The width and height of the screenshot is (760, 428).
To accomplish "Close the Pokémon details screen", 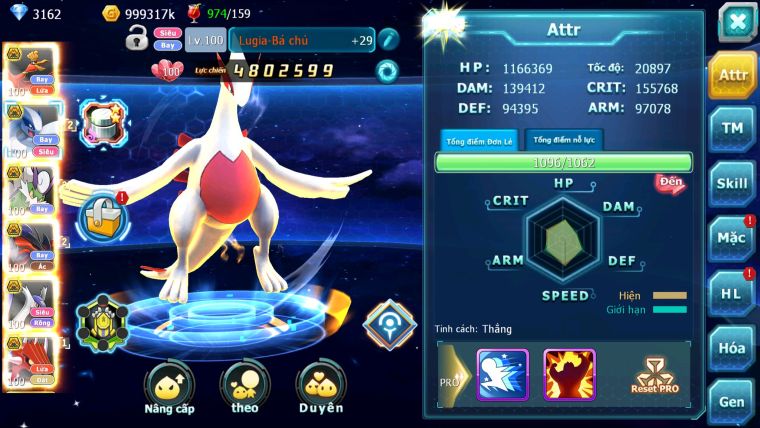I will pyautogui.click(x=736, y=23).
